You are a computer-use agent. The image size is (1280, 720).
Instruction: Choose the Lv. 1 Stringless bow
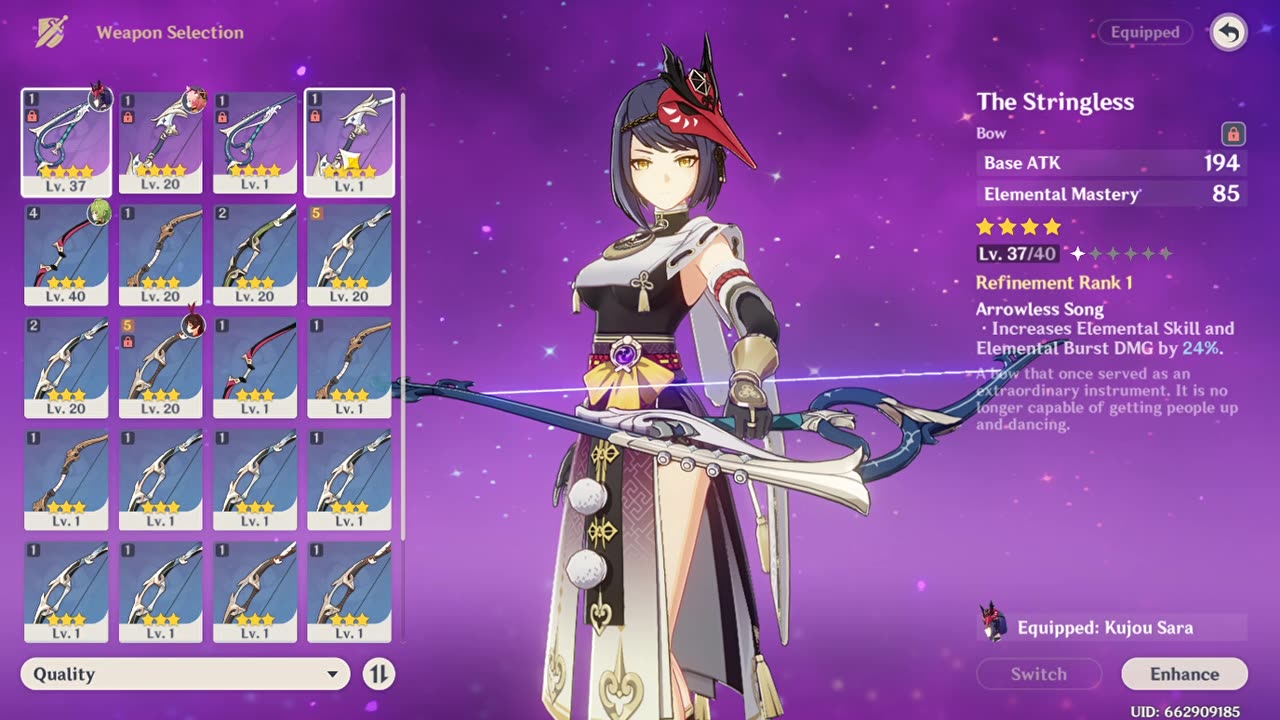255,141
